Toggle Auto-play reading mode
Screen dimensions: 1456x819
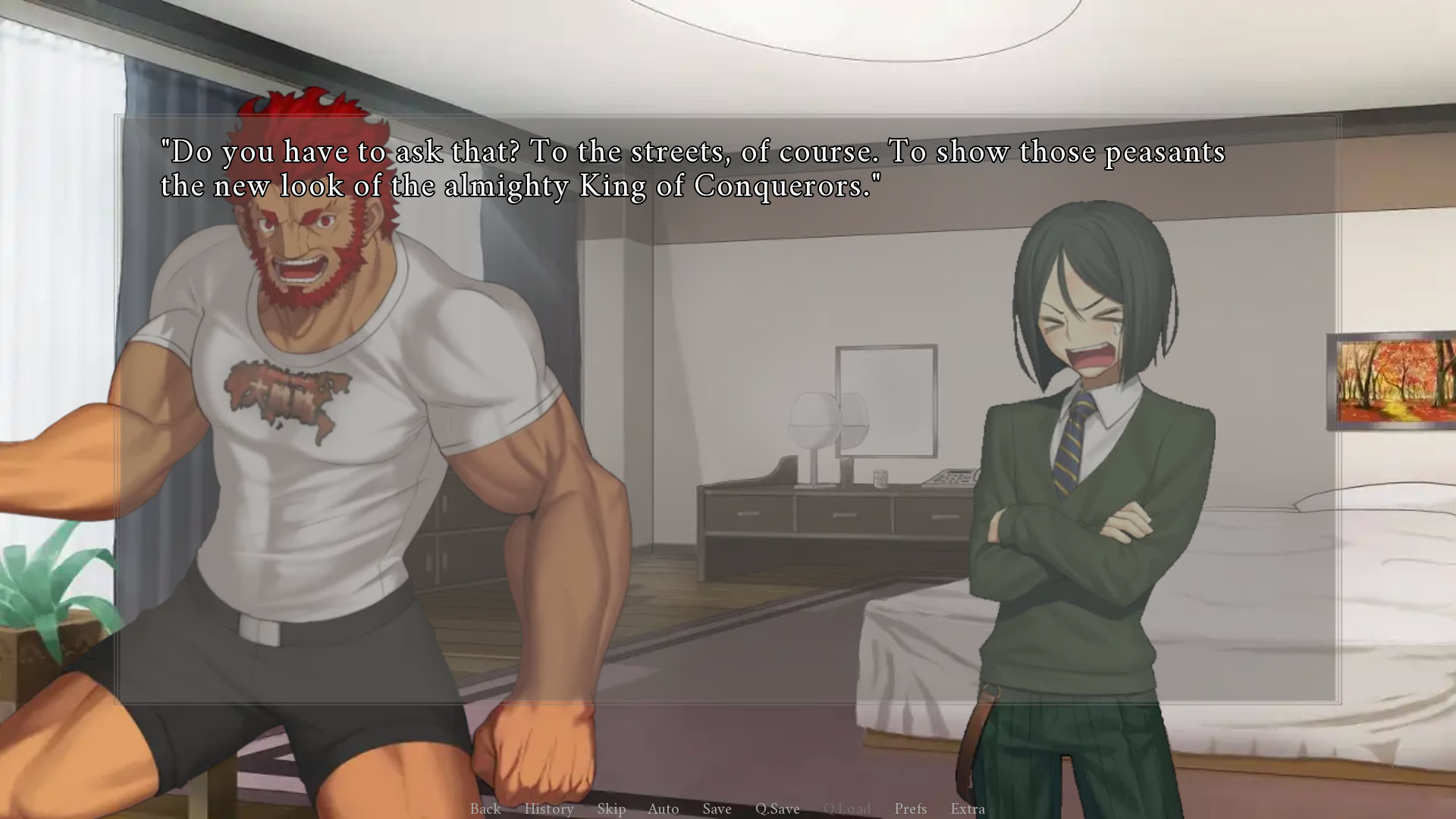tap(663, 809)
